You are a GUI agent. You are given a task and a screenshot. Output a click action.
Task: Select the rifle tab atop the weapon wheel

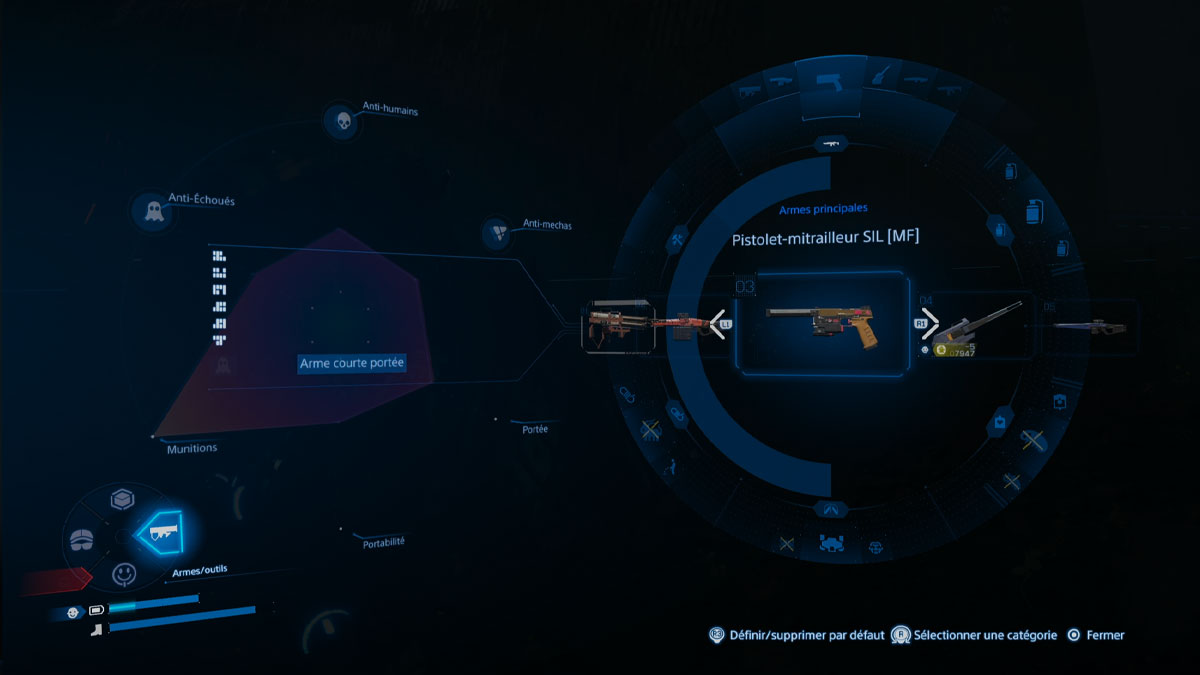pos(829,144)
